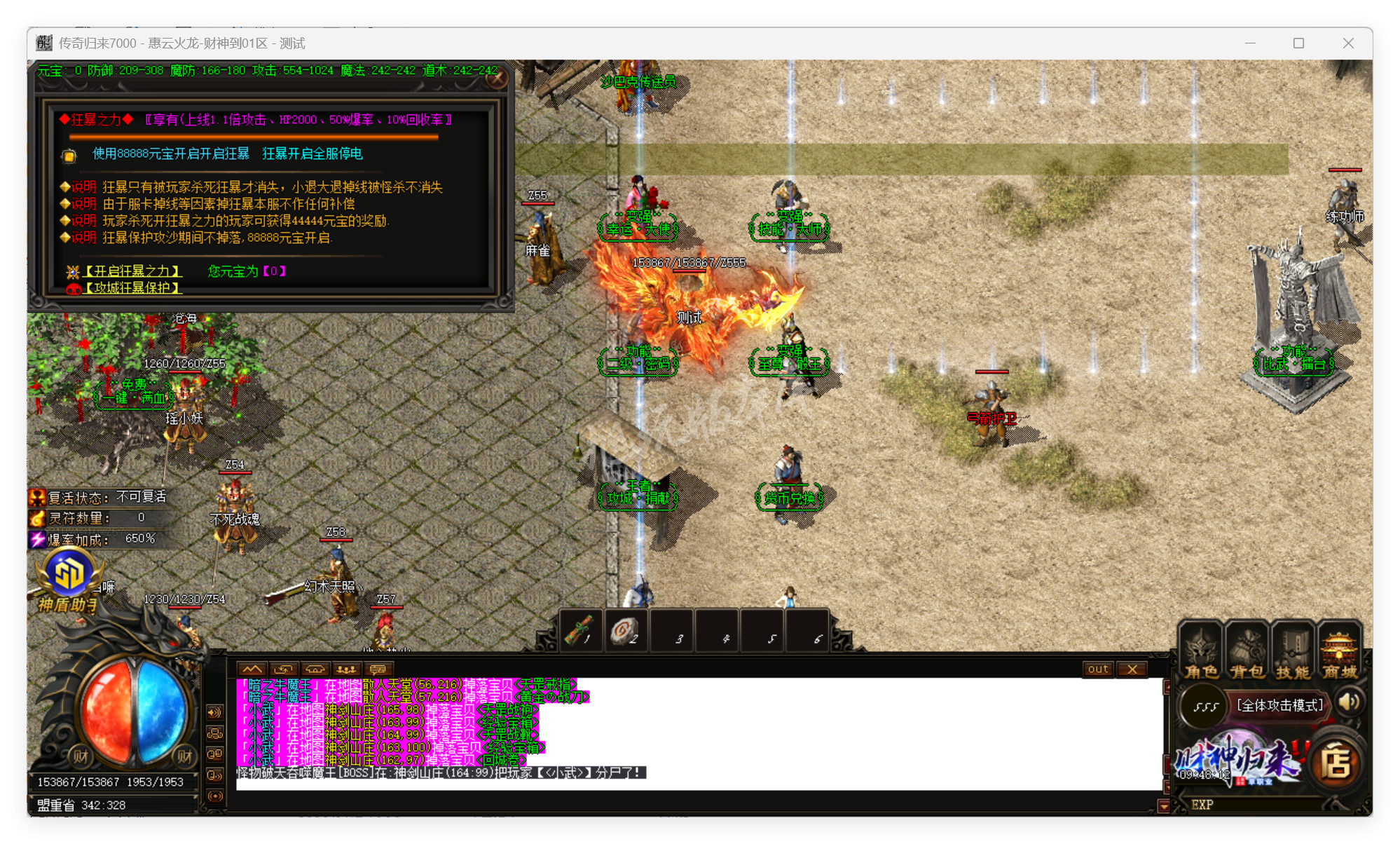
Task: Select the 【攻城狂暴保护】 link
Action: point(132,288)
